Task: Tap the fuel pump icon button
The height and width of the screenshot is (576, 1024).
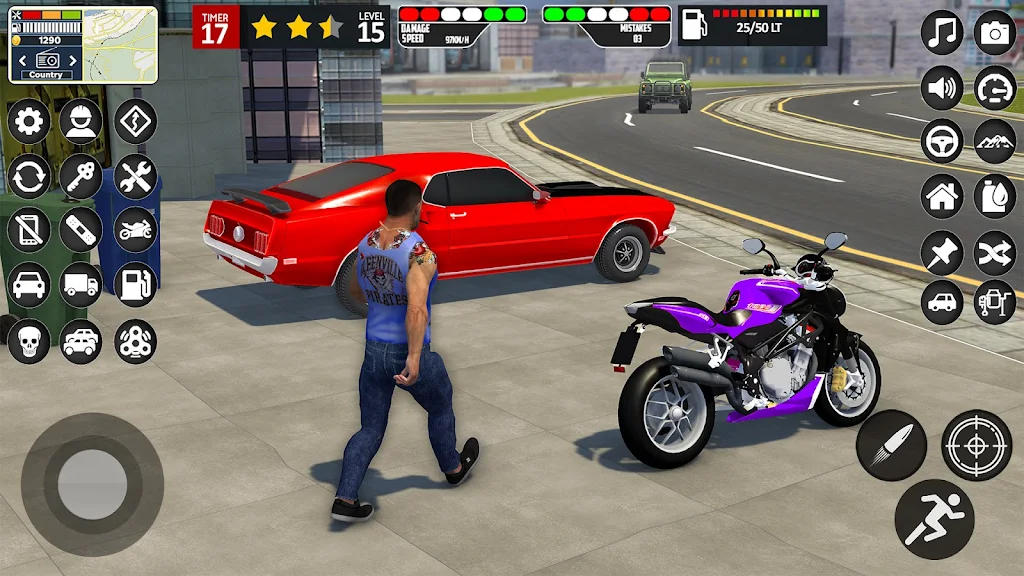Action: pyautogui.click(x=135, y=285)
